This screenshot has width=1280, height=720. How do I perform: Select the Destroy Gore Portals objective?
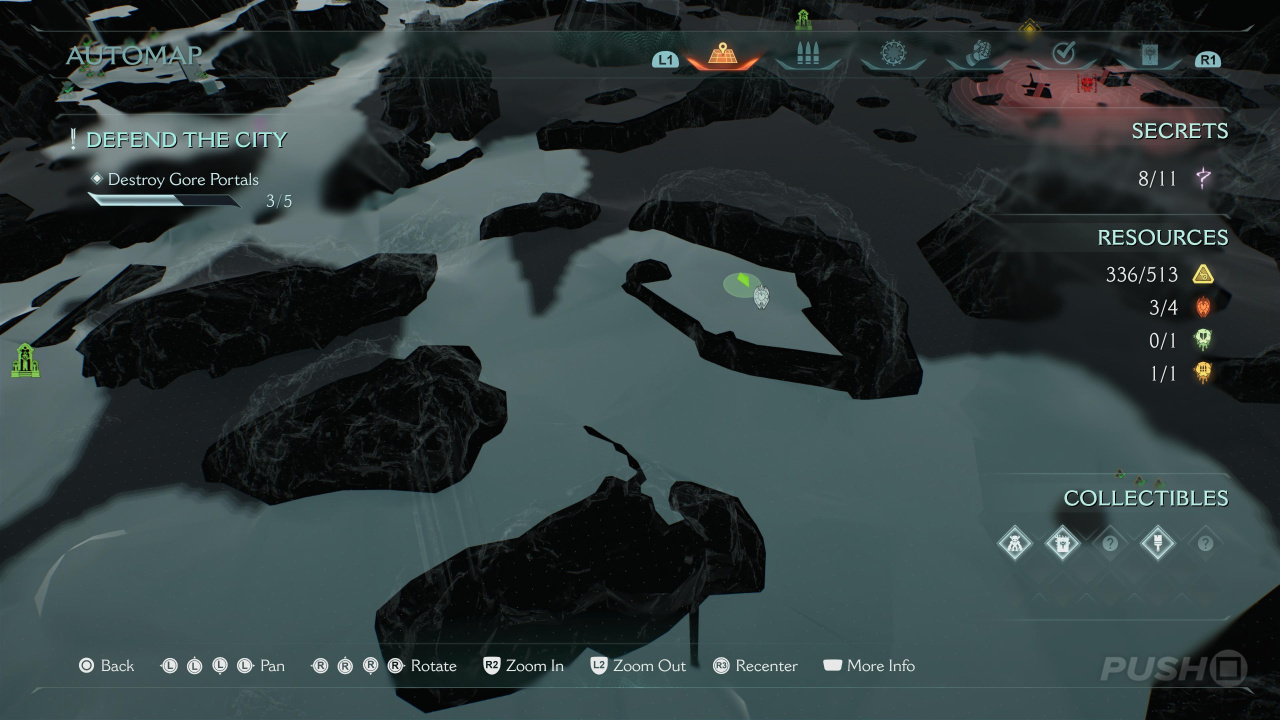183,180
